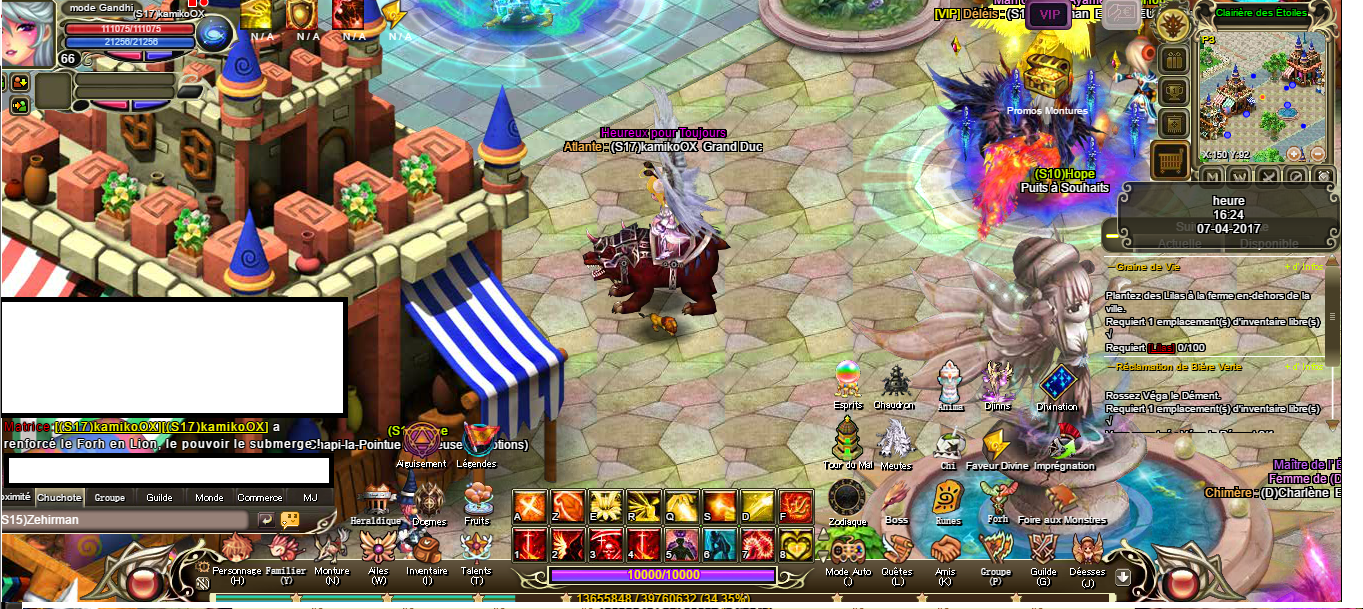Open the Quêtes quest log
This screenshot has height=609, width=1363.
897,550
